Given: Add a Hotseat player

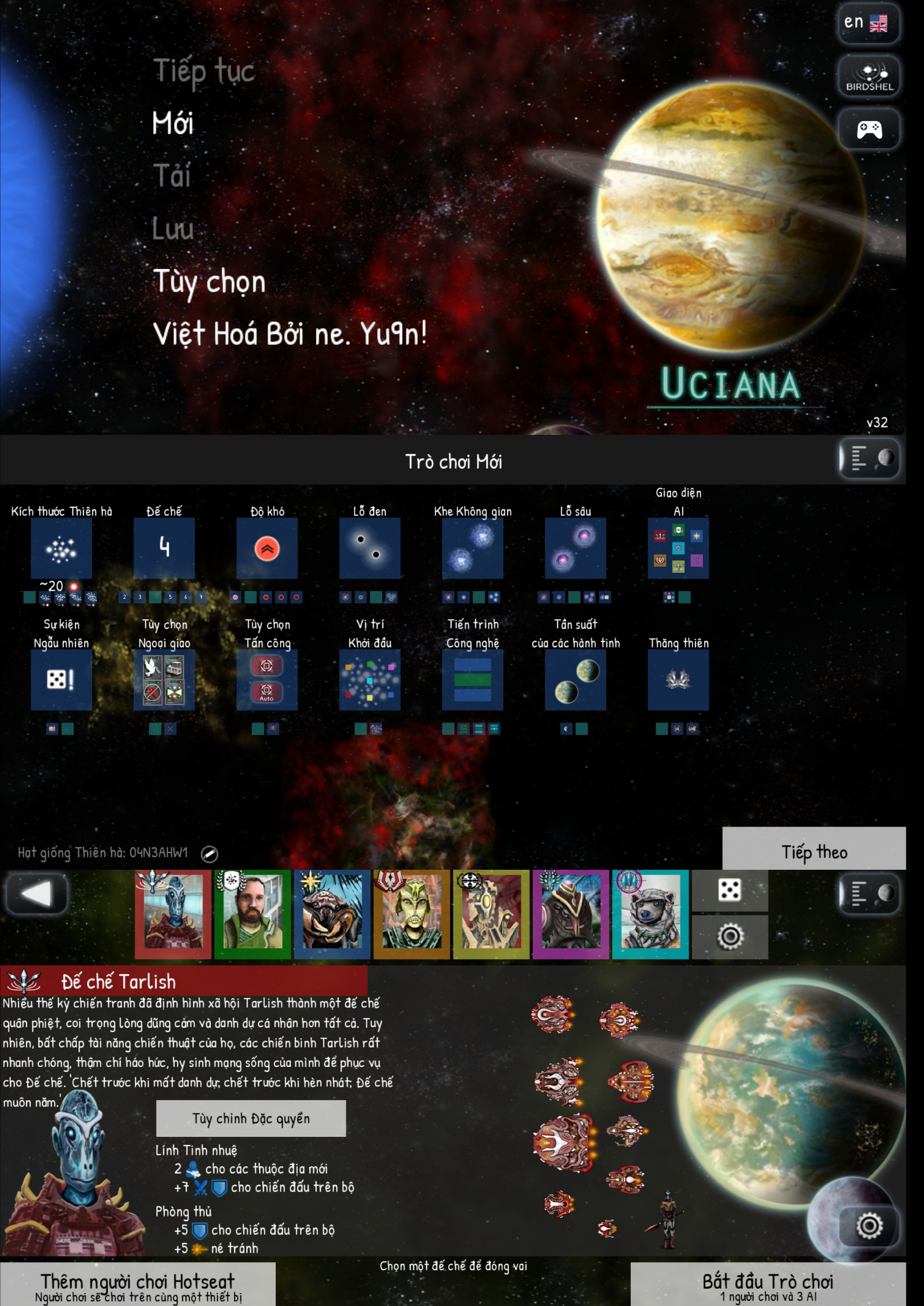Looking at the screenshot, I should coord(138,1284).
